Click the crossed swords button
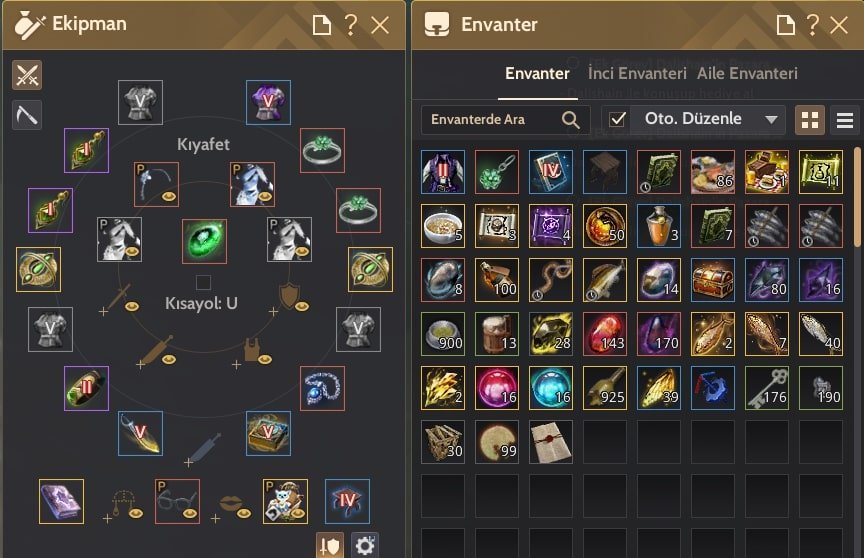 click(27, 75)
